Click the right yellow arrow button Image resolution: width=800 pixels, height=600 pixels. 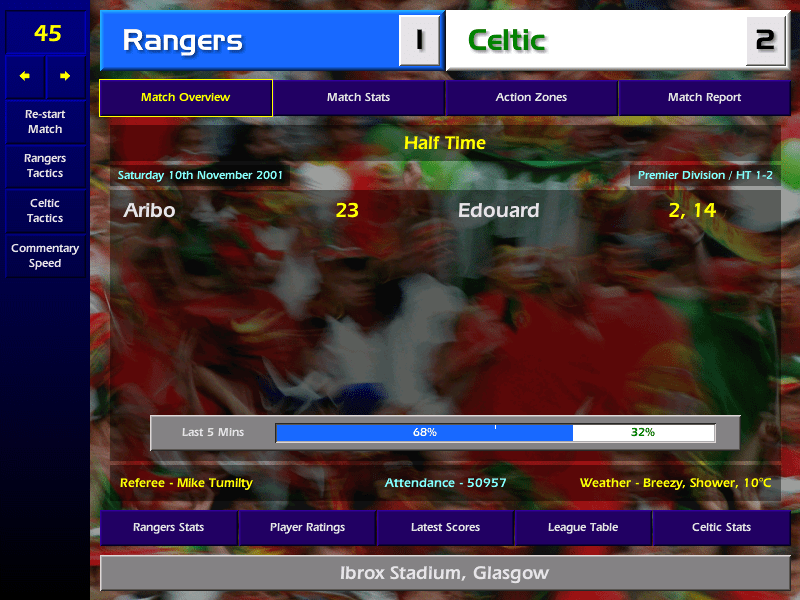(65, 76)
